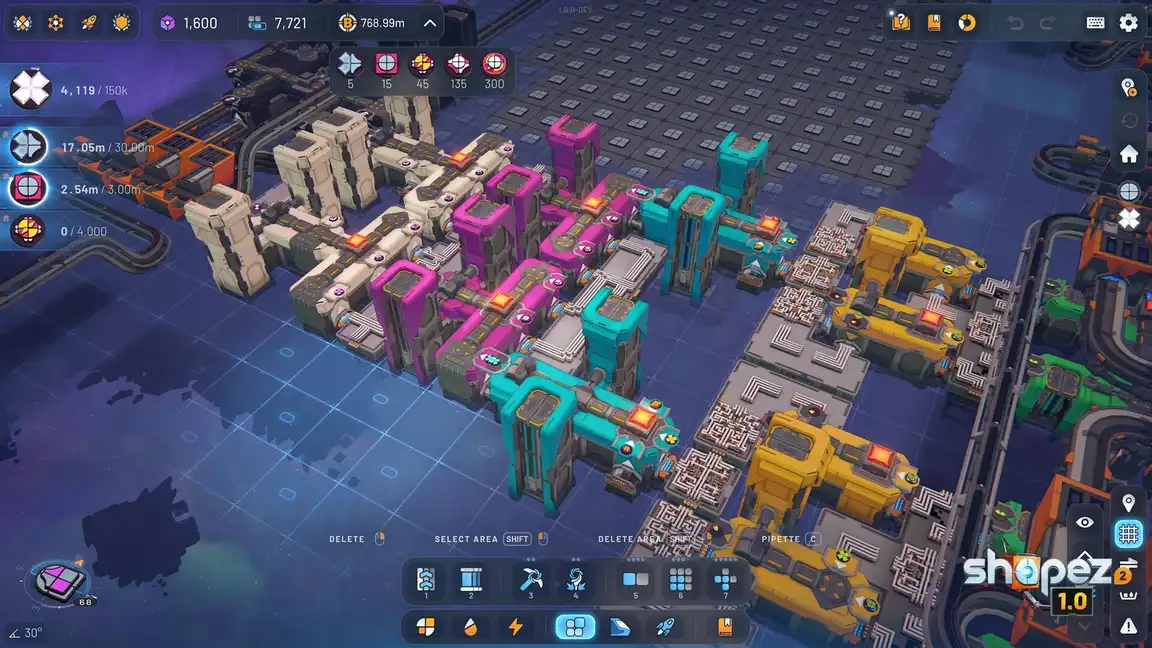This screenshot has height=648, width=1152.
Task: Pick the plus-shaped platform in slot 7
Action: (726, 579)
